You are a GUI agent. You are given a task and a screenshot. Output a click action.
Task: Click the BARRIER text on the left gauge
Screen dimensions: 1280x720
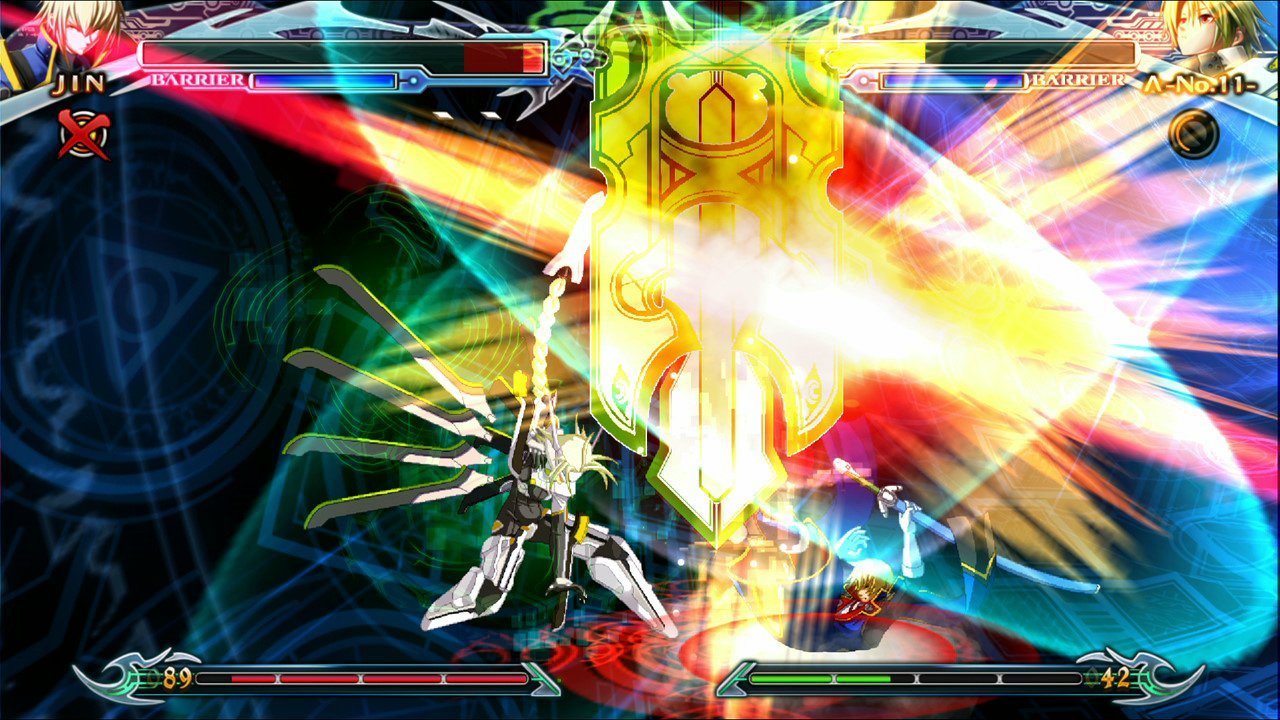198,77
